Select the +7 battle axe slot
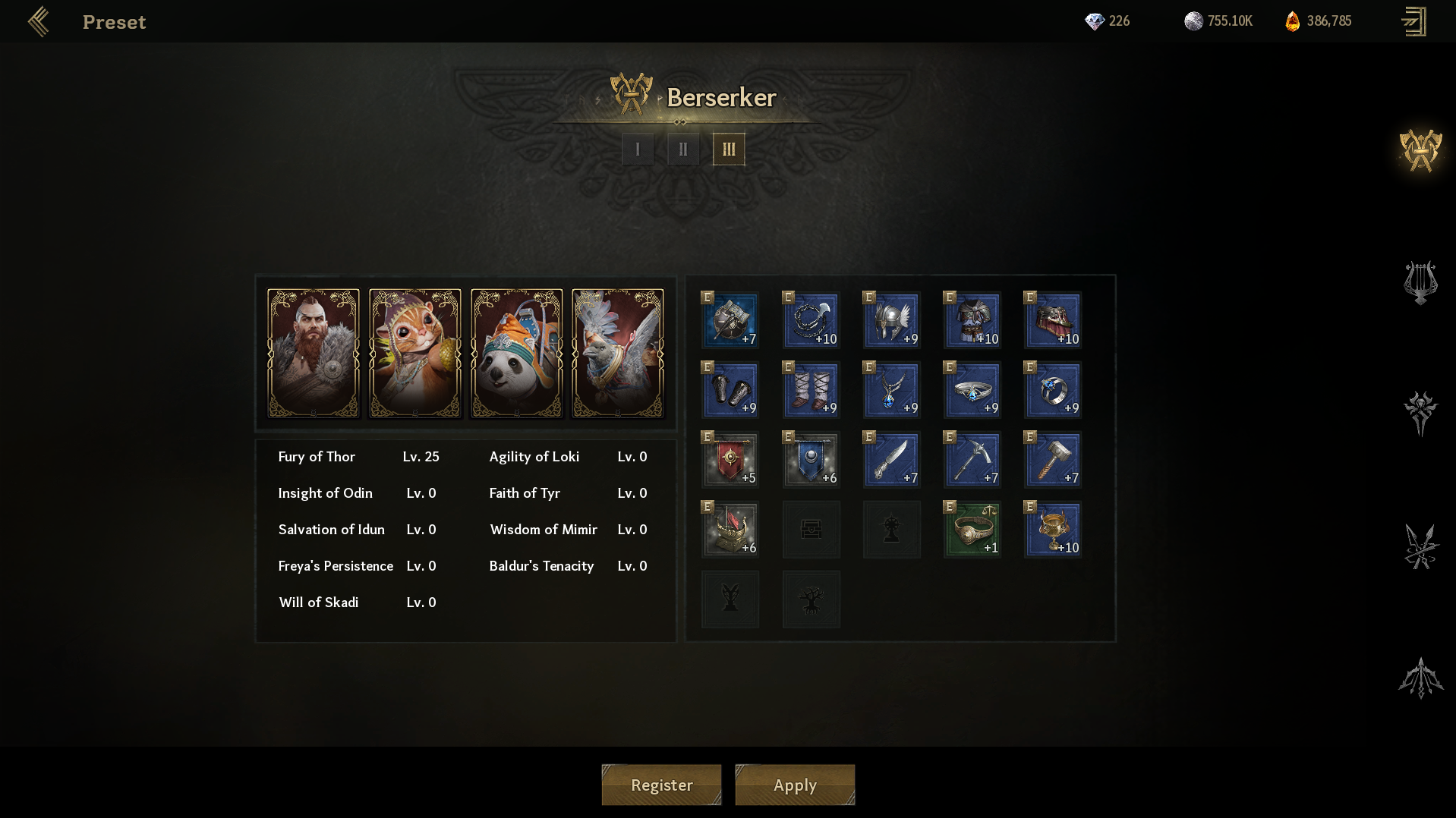This screenshot has height=818, width=1456. tap(730, 320)
